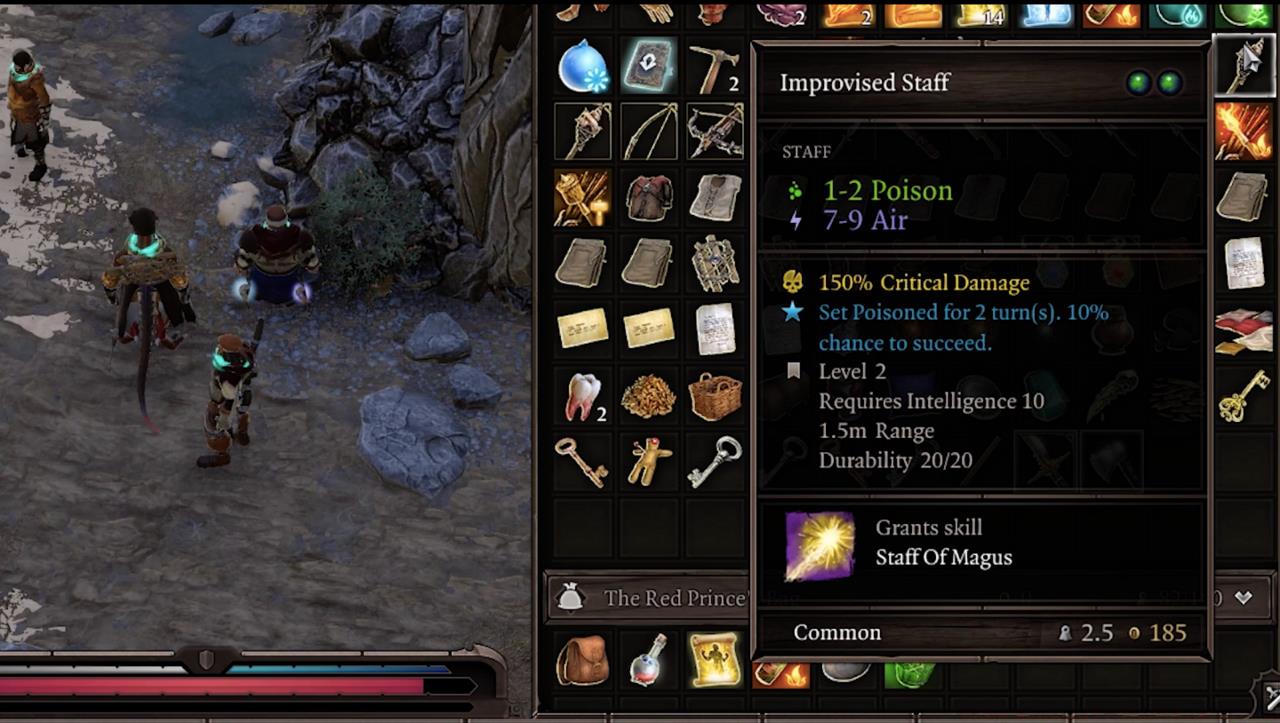Select the glowing yellow scroll
The width and height of the screenshot is (1280, 723).
715,660
